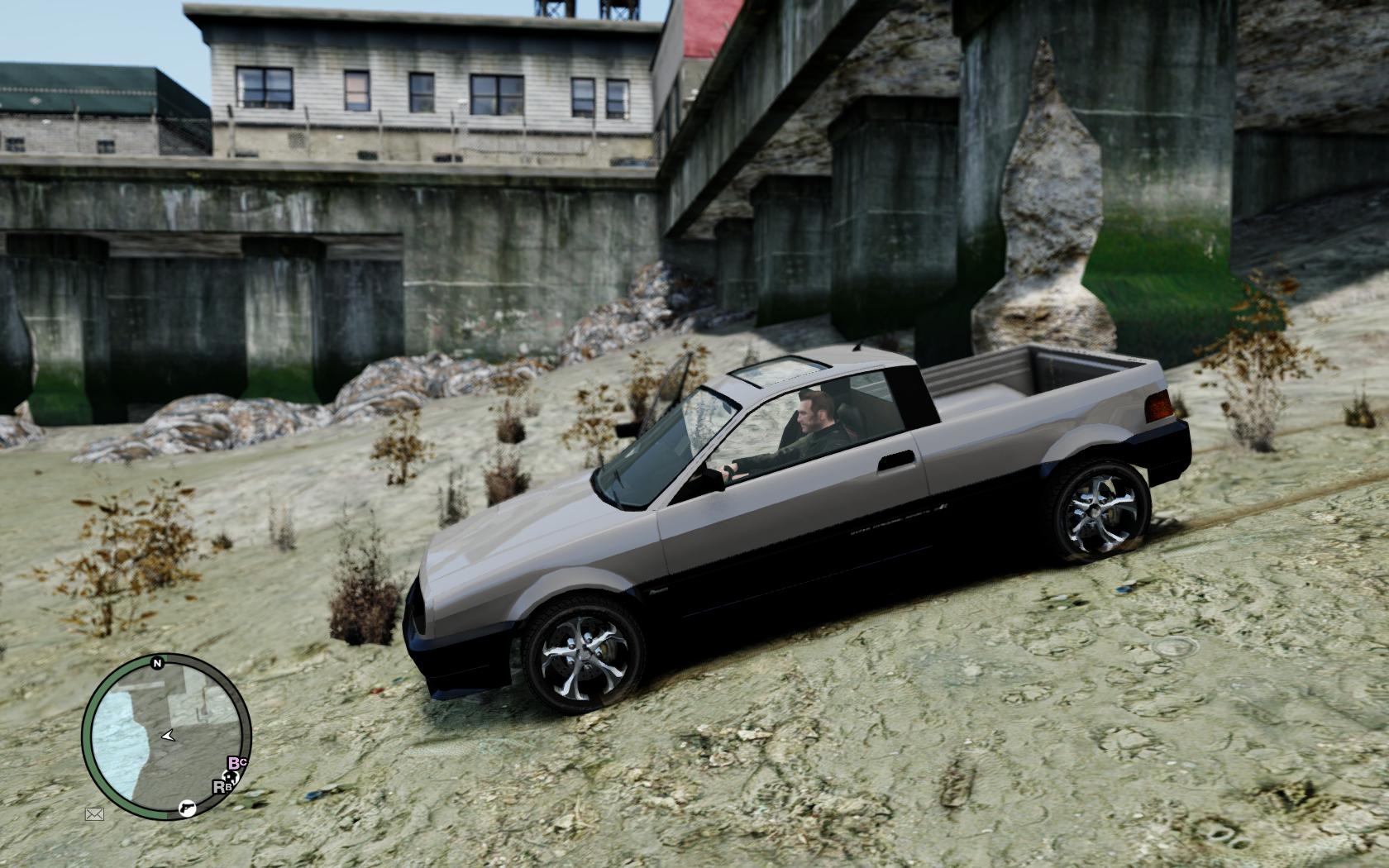Screen dimensions: 1389x868
Task: Click the safehouse blip on the radar
Action: tap(229, 779)
